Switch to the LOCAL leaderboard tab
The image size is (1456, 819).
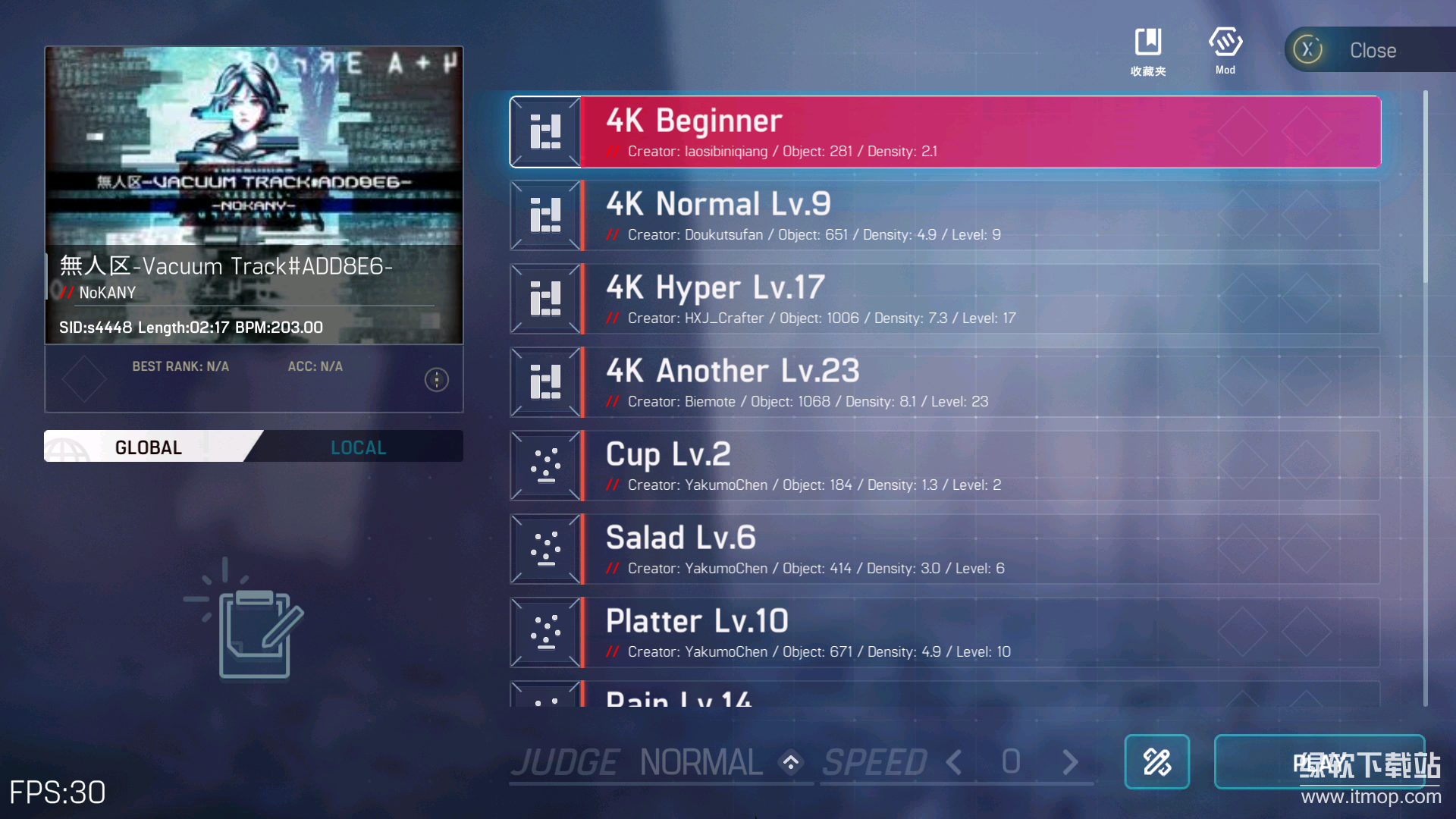click(358, 447)
